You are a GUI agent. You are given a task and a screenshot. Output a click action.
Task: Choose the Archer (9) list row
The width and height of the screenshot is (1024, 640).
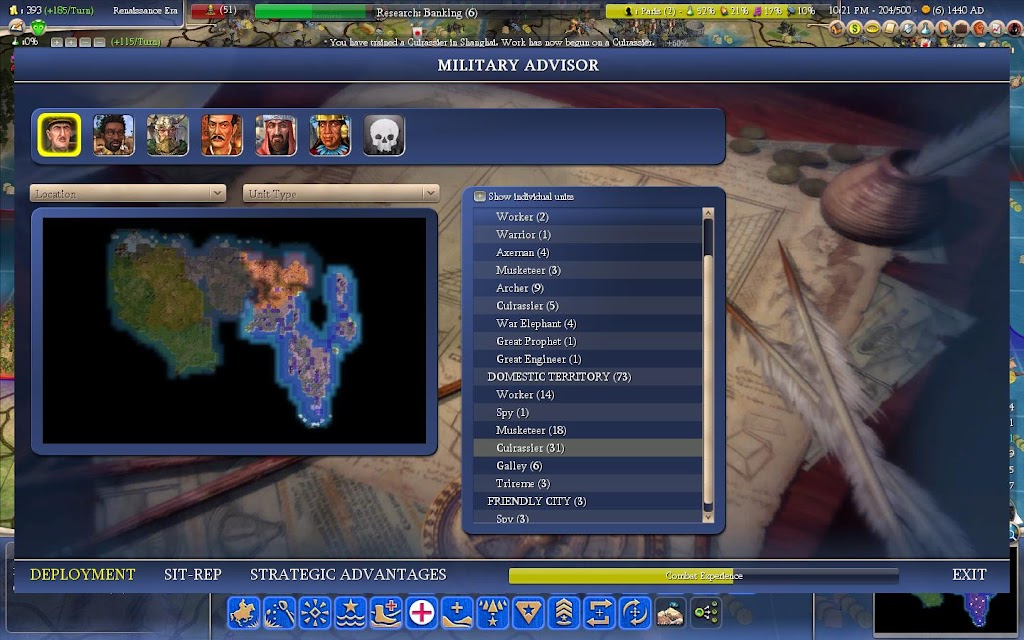click(520, 288)
